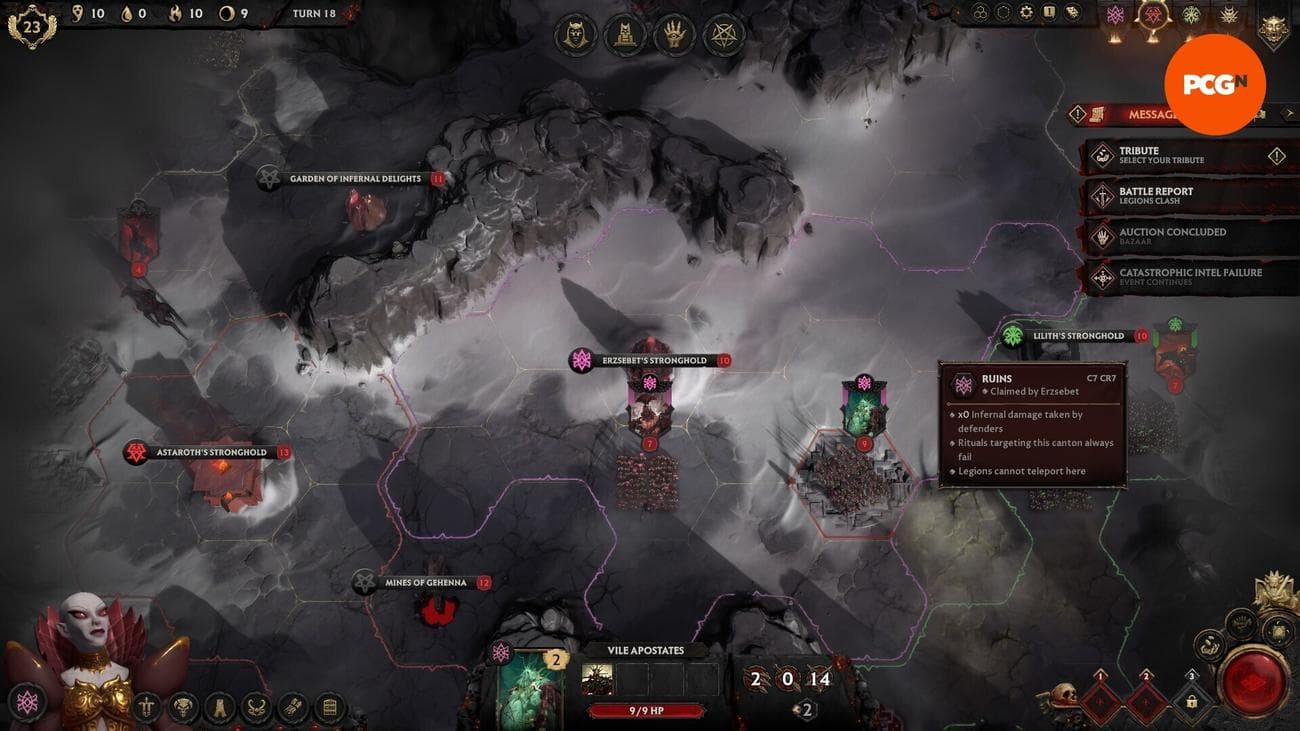This screenshot has height=731, width=1300.
Task: Choose the first order slot diamond
Action: 1101,702
